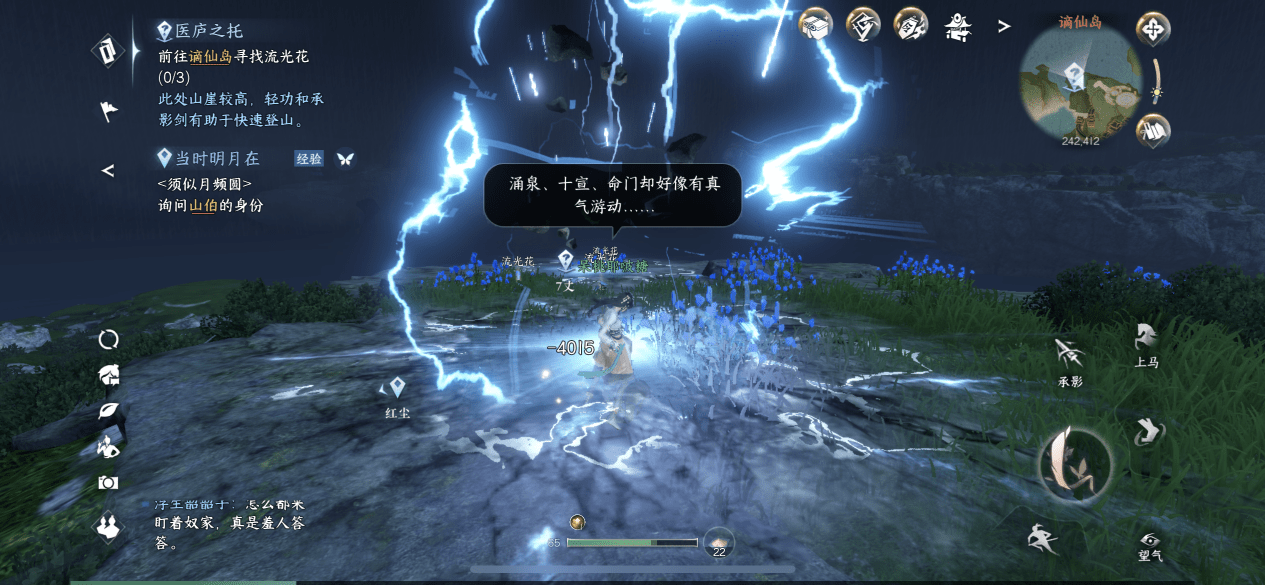1265x585 pixels.
Task: Open the four-petal menu button beside the minimap
Action: pos(1153,29)
